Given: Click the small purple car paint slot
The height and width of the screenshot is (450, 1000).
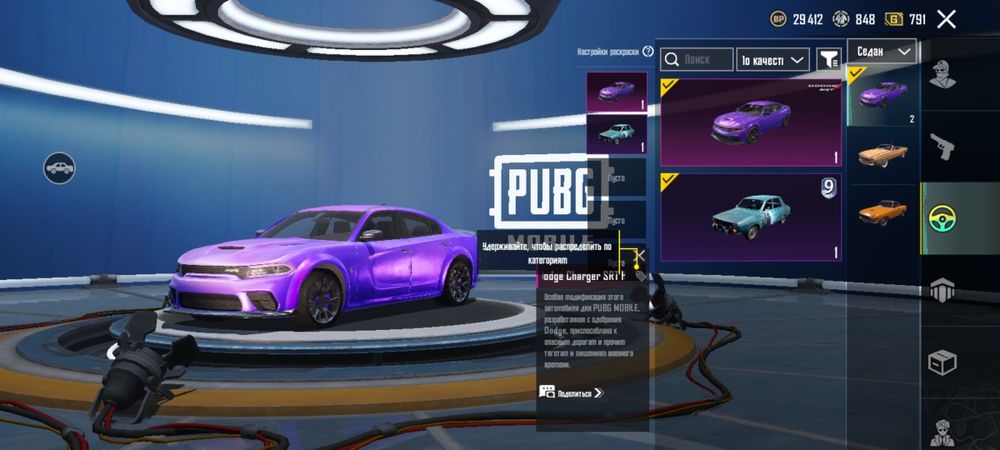Looking at the screenshot, I should (616, 92).
